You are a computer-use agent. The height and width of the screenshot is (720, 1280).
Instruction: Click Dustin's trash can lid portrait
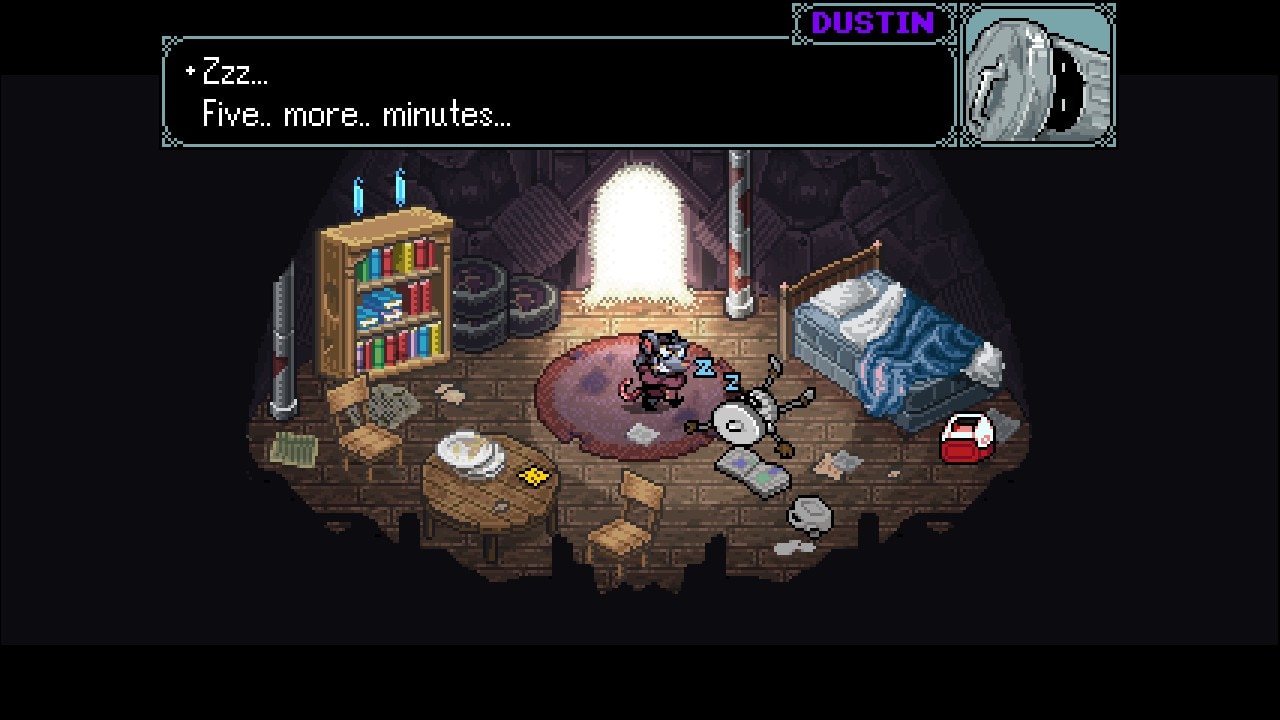click(x=1037, y=76)
